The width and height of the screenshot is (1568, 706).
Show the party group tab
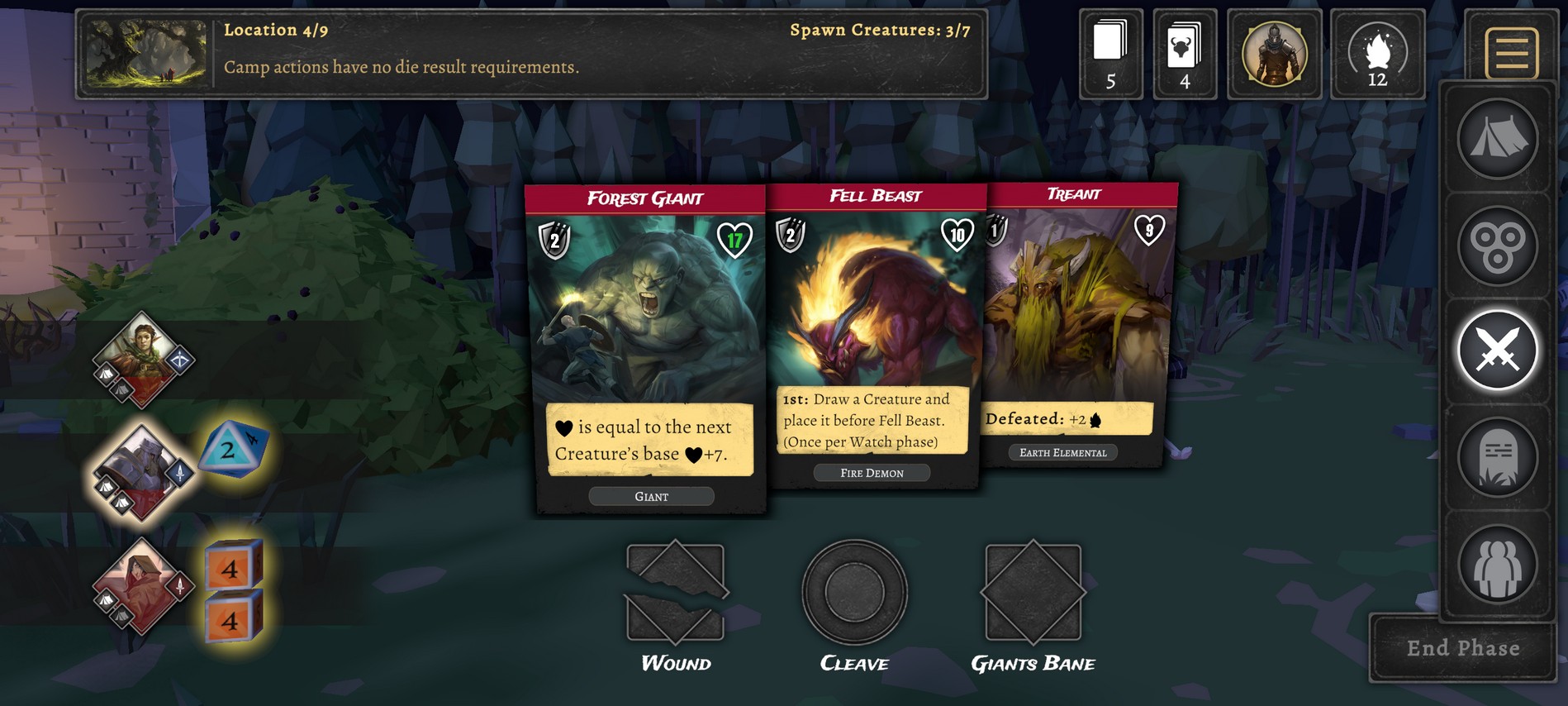(1497, 565)
